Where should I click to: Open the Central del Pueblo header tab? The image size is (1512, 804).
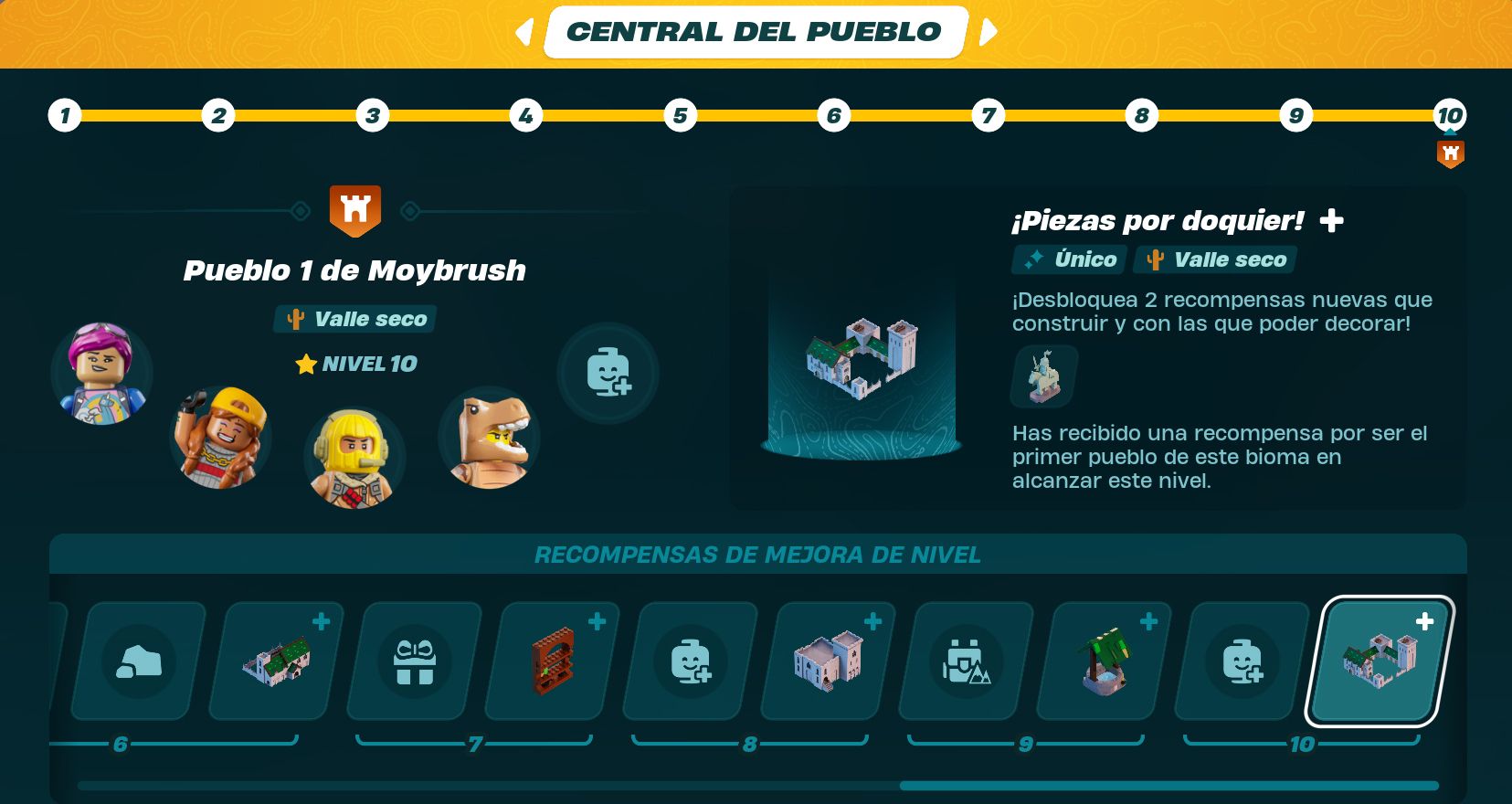(755, 30)
